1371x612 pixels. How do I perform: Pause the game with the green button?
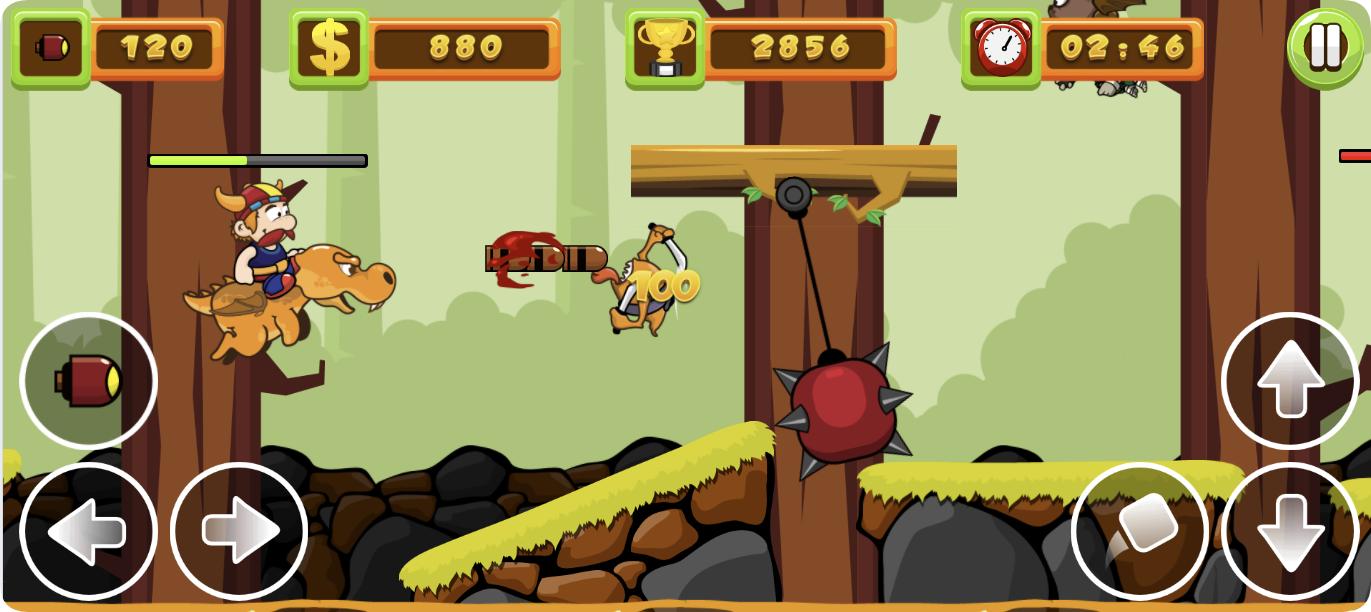point(1325,47)
